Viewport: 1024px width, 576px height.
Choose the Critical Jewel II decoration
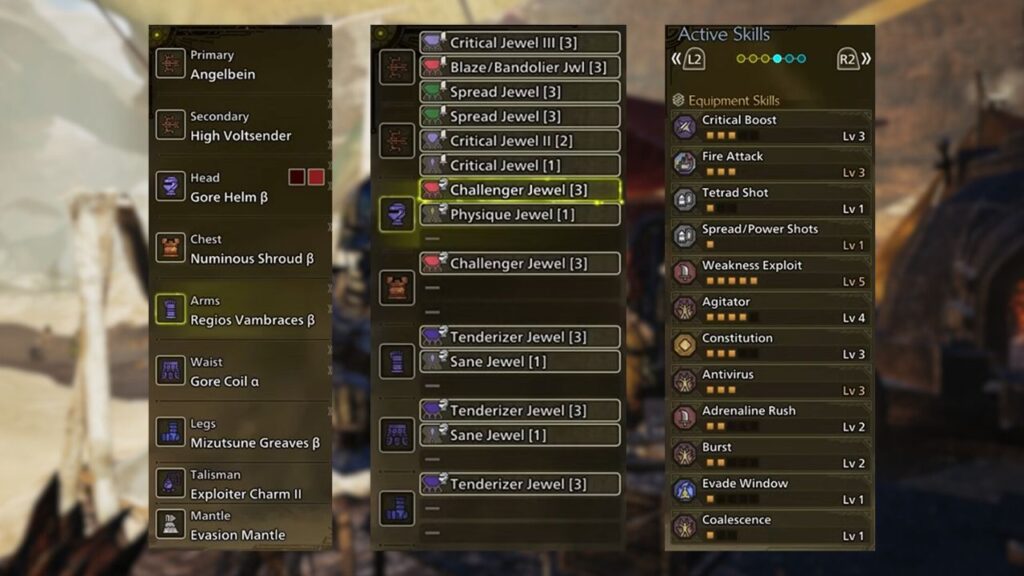519,141
